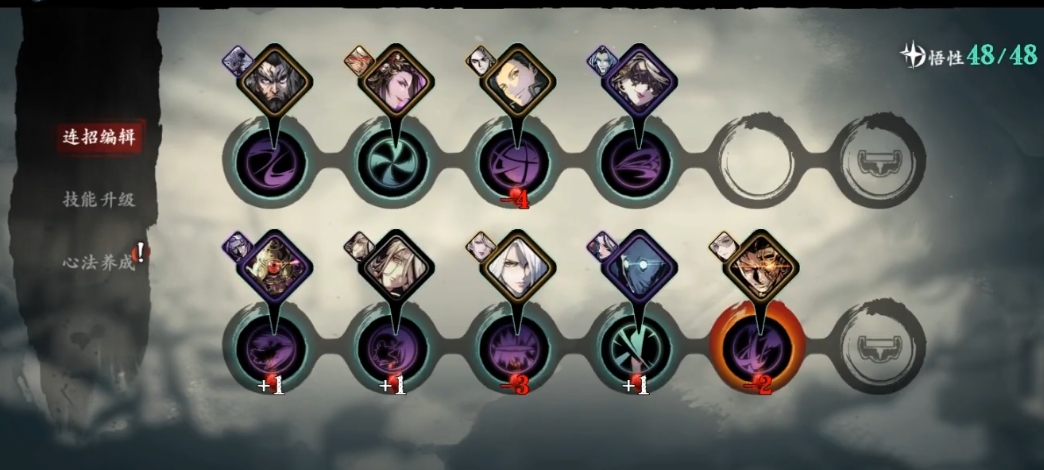
Task: Select the orange-glowing skill marked -2
Action: [756, 347]
